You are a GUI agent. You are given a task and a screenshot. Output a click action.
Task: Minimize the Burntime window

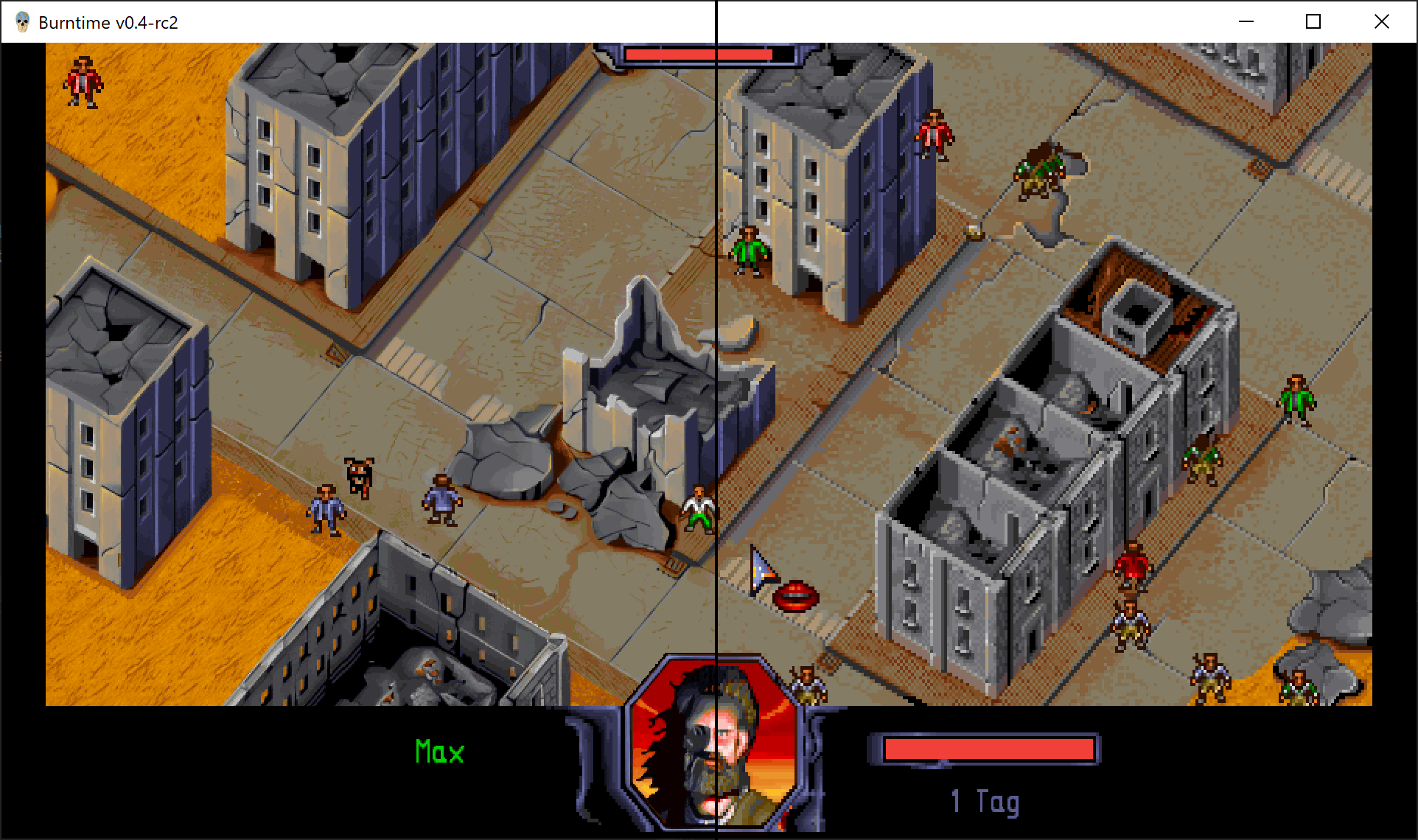tap(1246, 22)
